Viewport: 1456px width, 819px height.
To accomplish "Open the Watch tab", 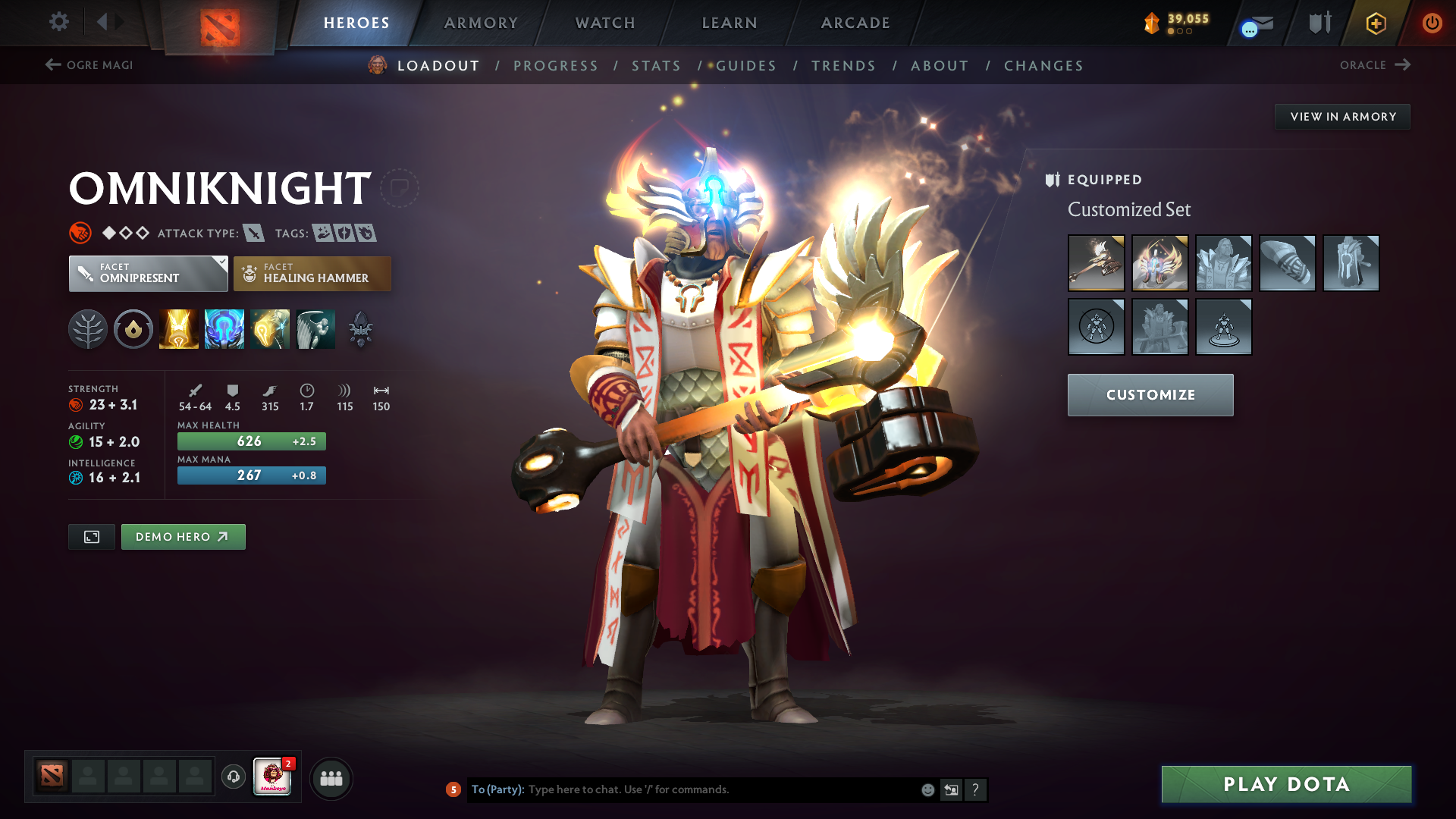I will pyautogui.click(x=605, y=23).
